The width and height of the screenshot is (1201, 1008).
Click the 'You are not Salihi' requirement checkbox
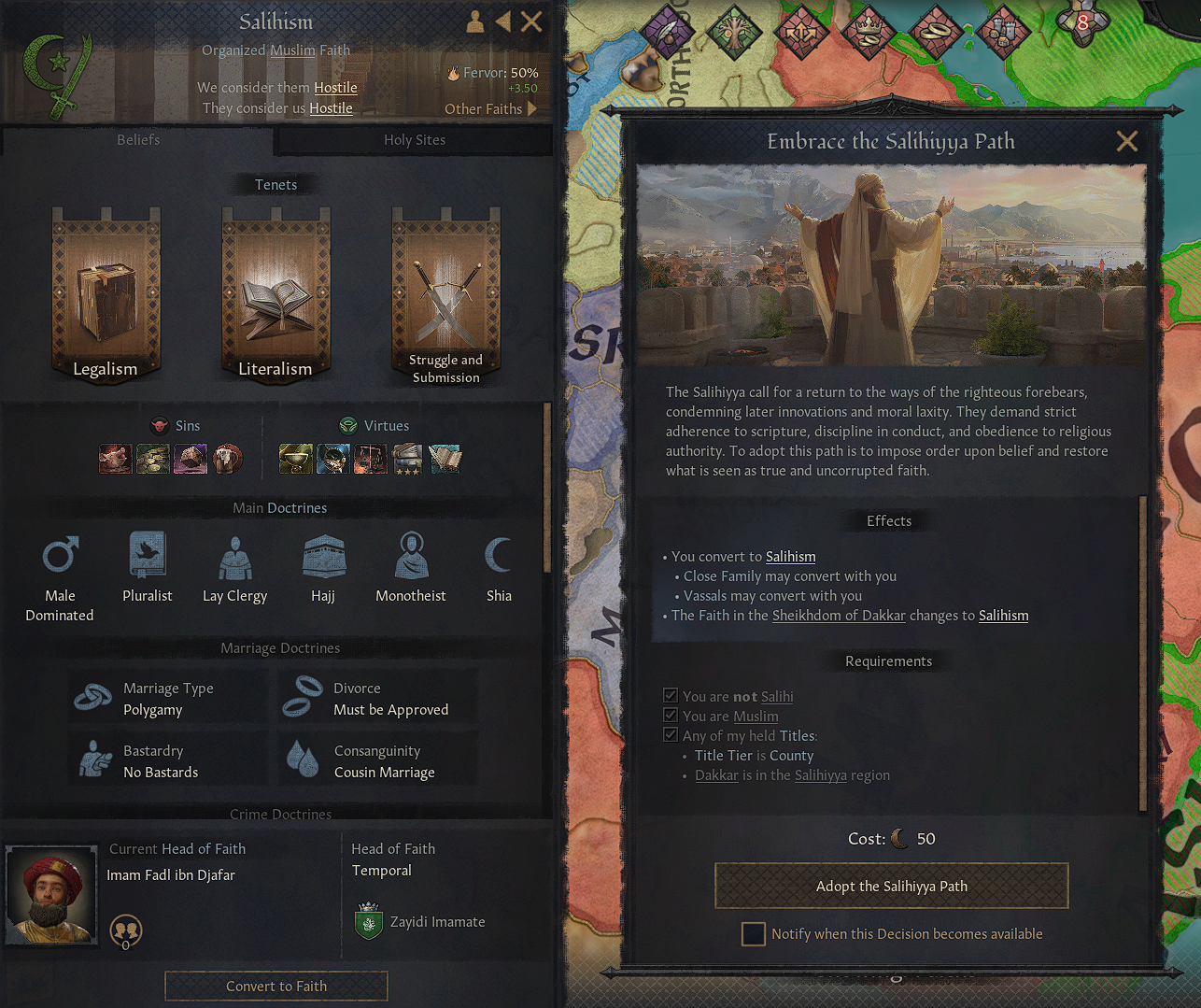(671, 695)
